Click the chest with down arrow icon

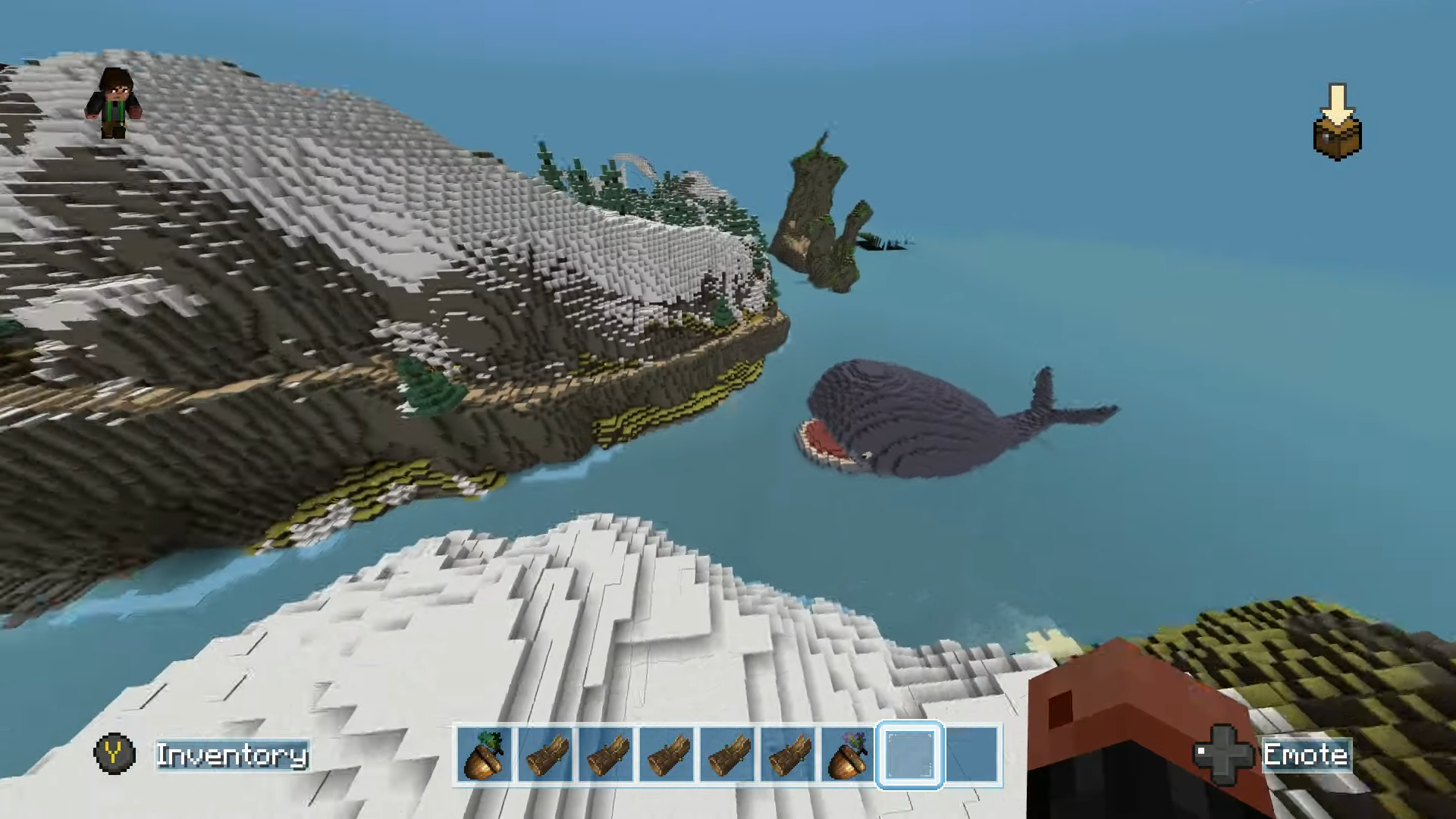(1337, 123)
